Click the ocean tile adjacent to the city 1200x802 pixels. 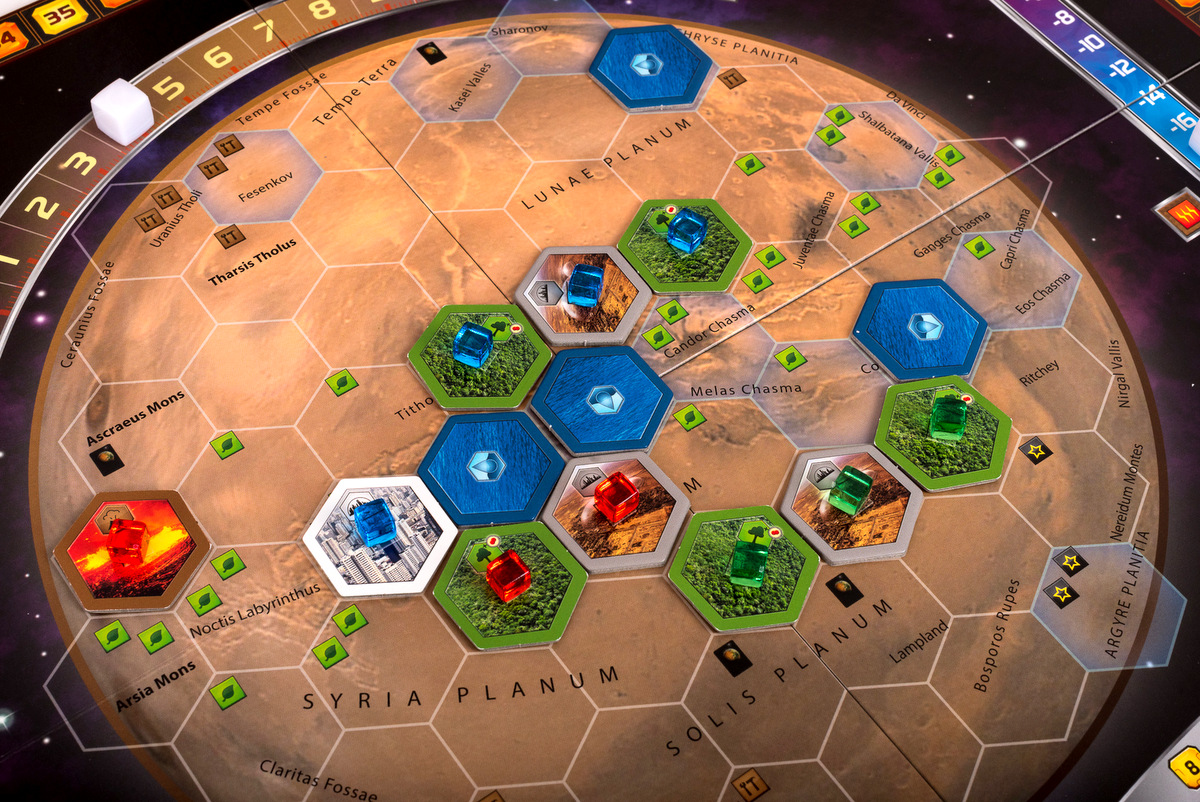(x=491, y=466)
